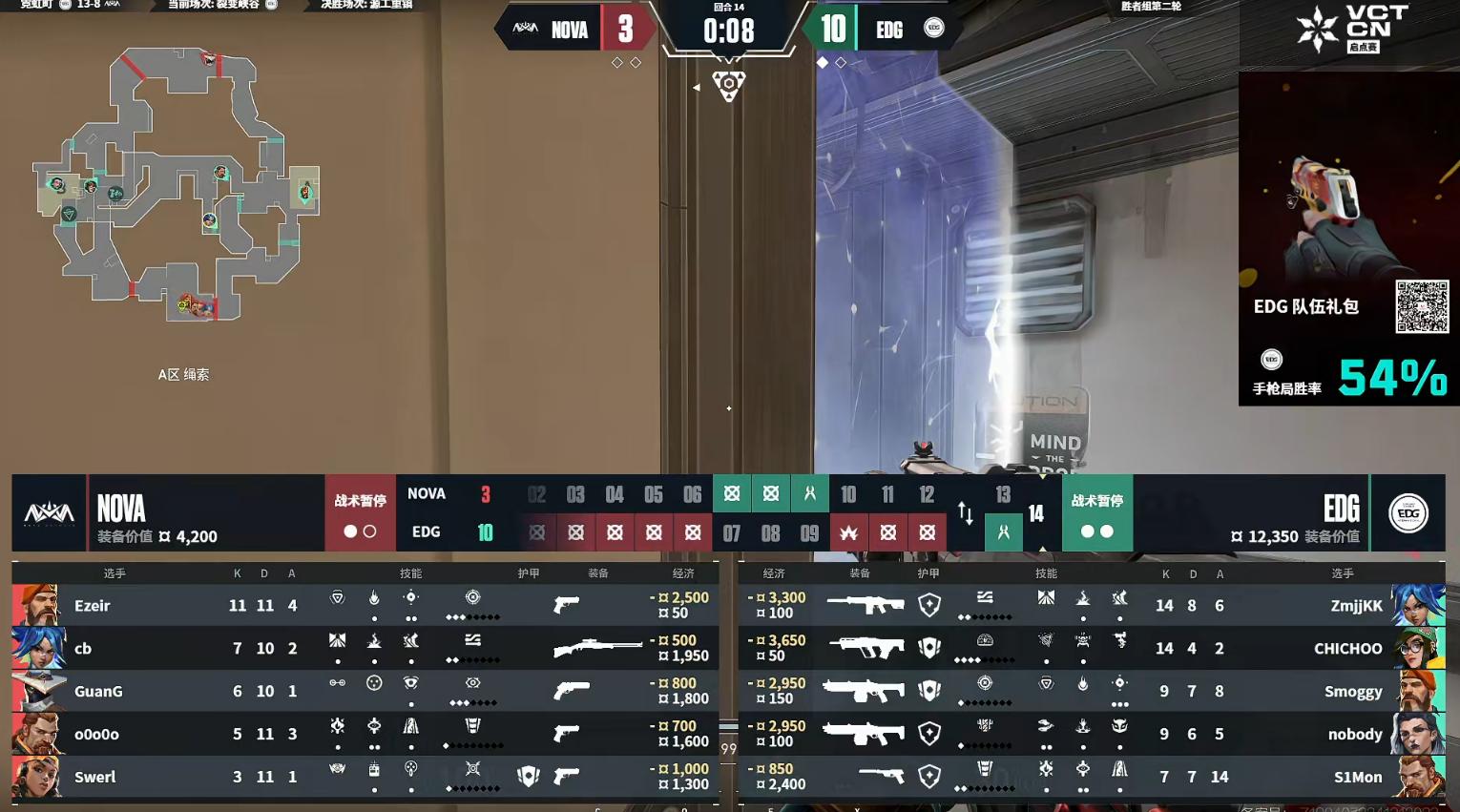1460x812 pixels.
Task: Open the minimap in the corner
Action: (177, 186)
